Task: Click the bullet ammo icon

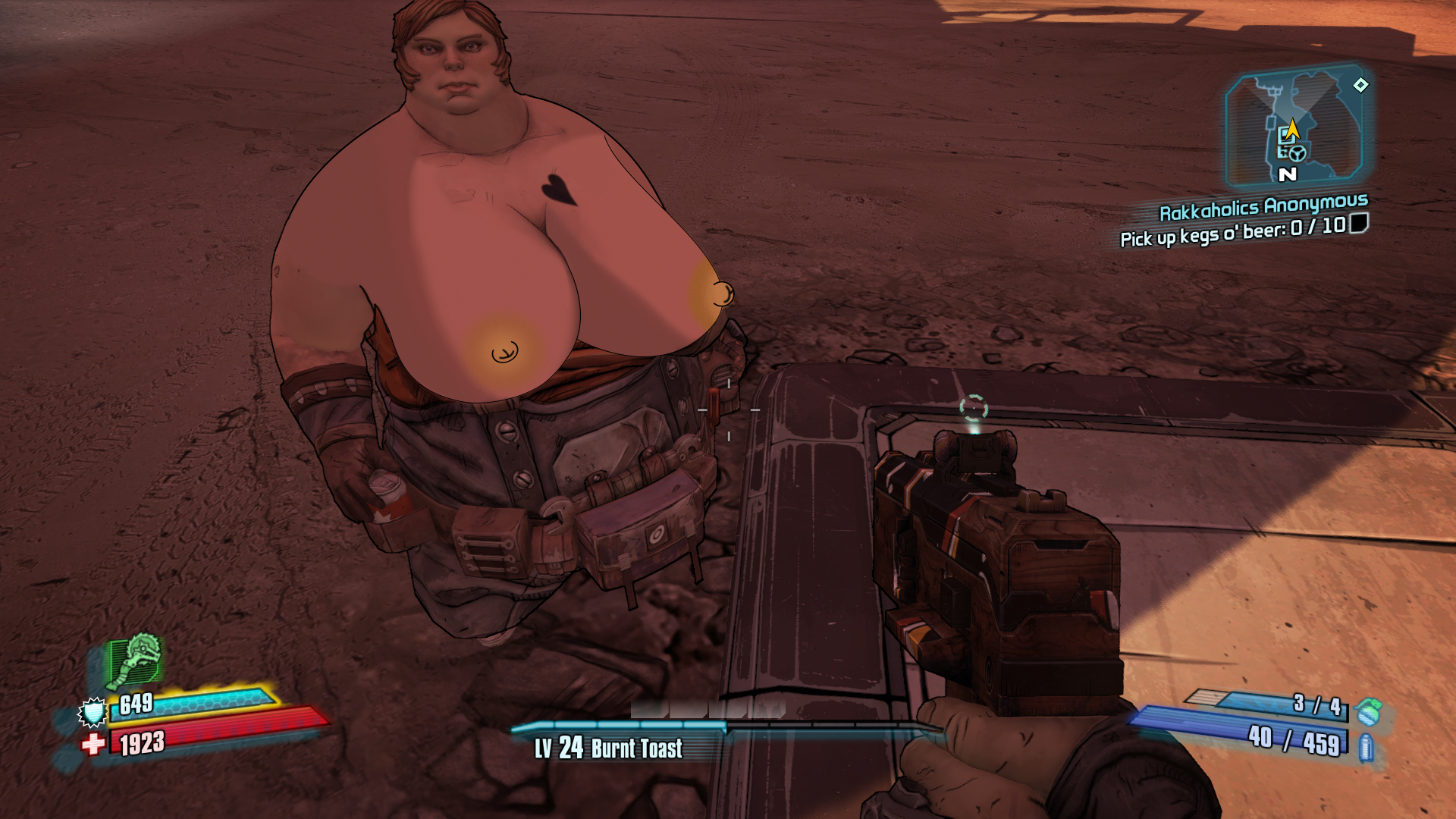Action: (x=1366, y=748)
